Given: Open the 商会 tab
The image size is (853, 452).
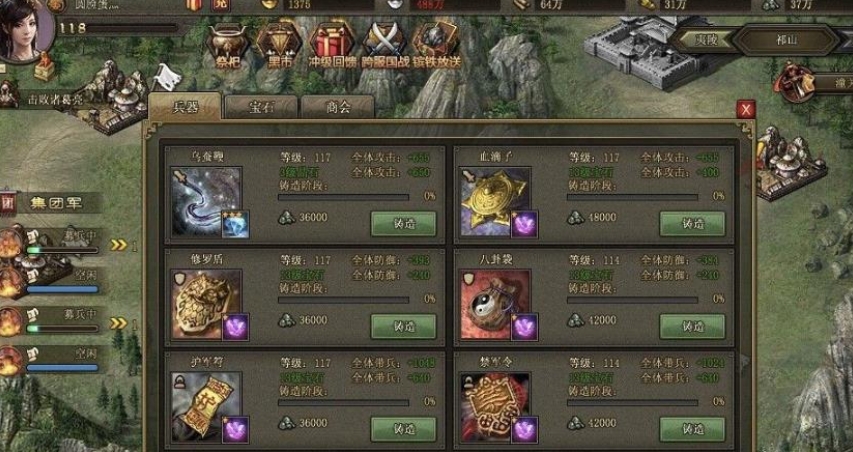Looking at the screenshot, I should pyautogui.click(x=336, y=107).
